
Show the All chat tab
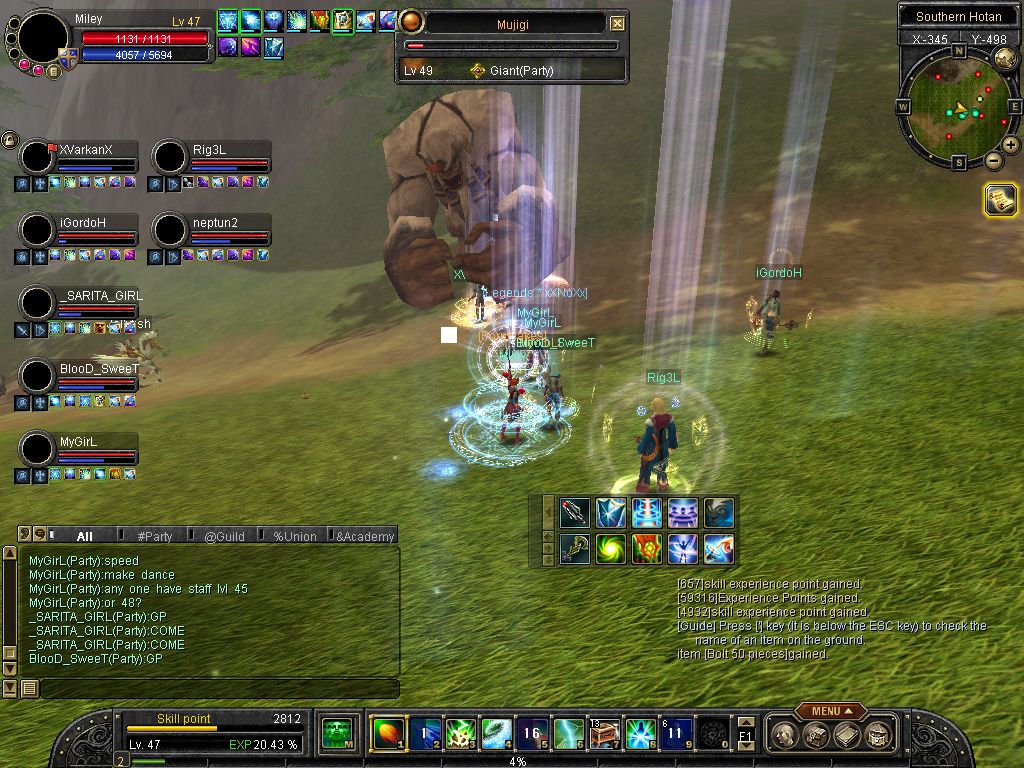pyautogui.click(x=85, y=536)
